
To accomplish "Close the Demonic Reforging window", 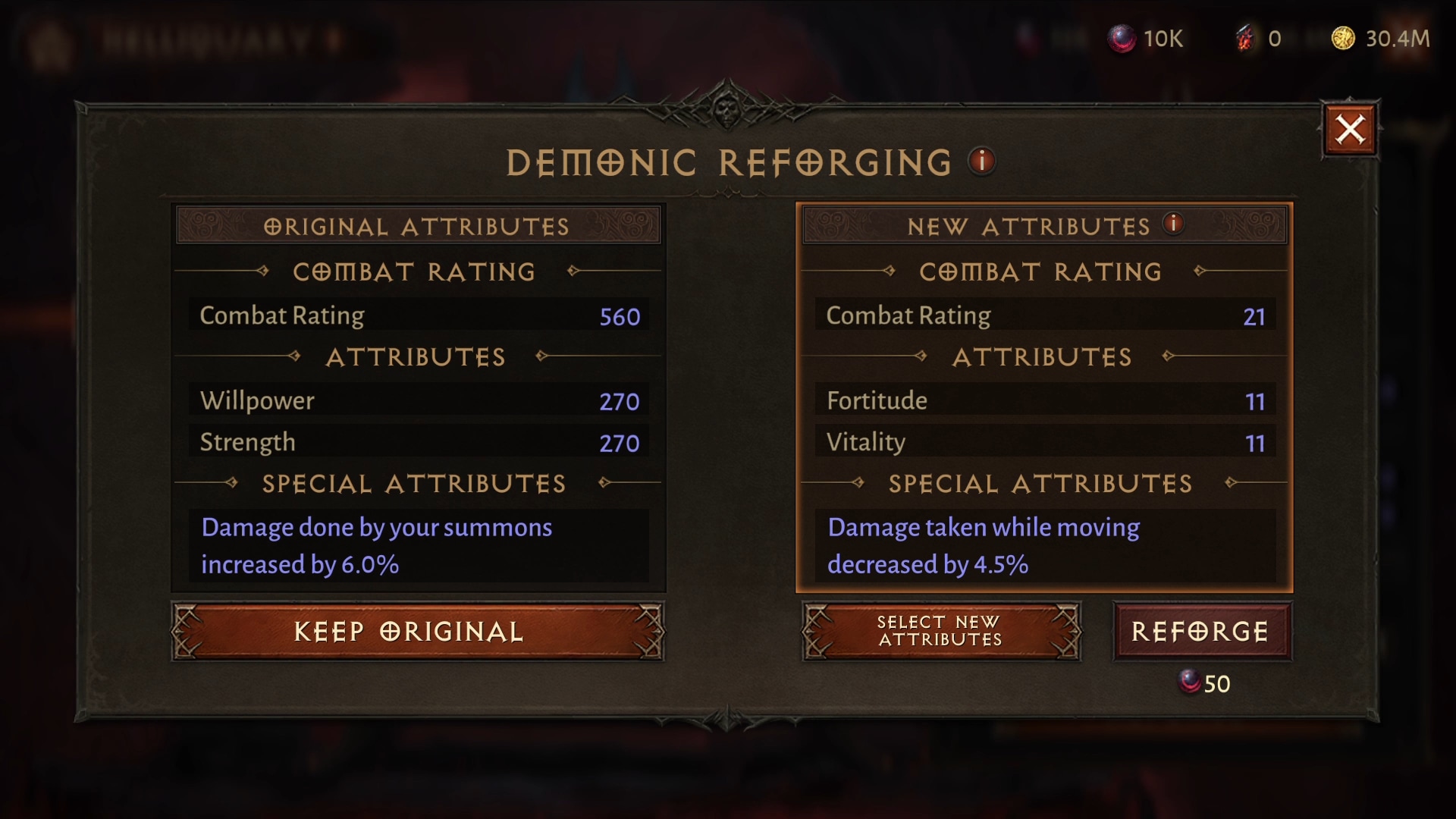I will click(1350, 130).
